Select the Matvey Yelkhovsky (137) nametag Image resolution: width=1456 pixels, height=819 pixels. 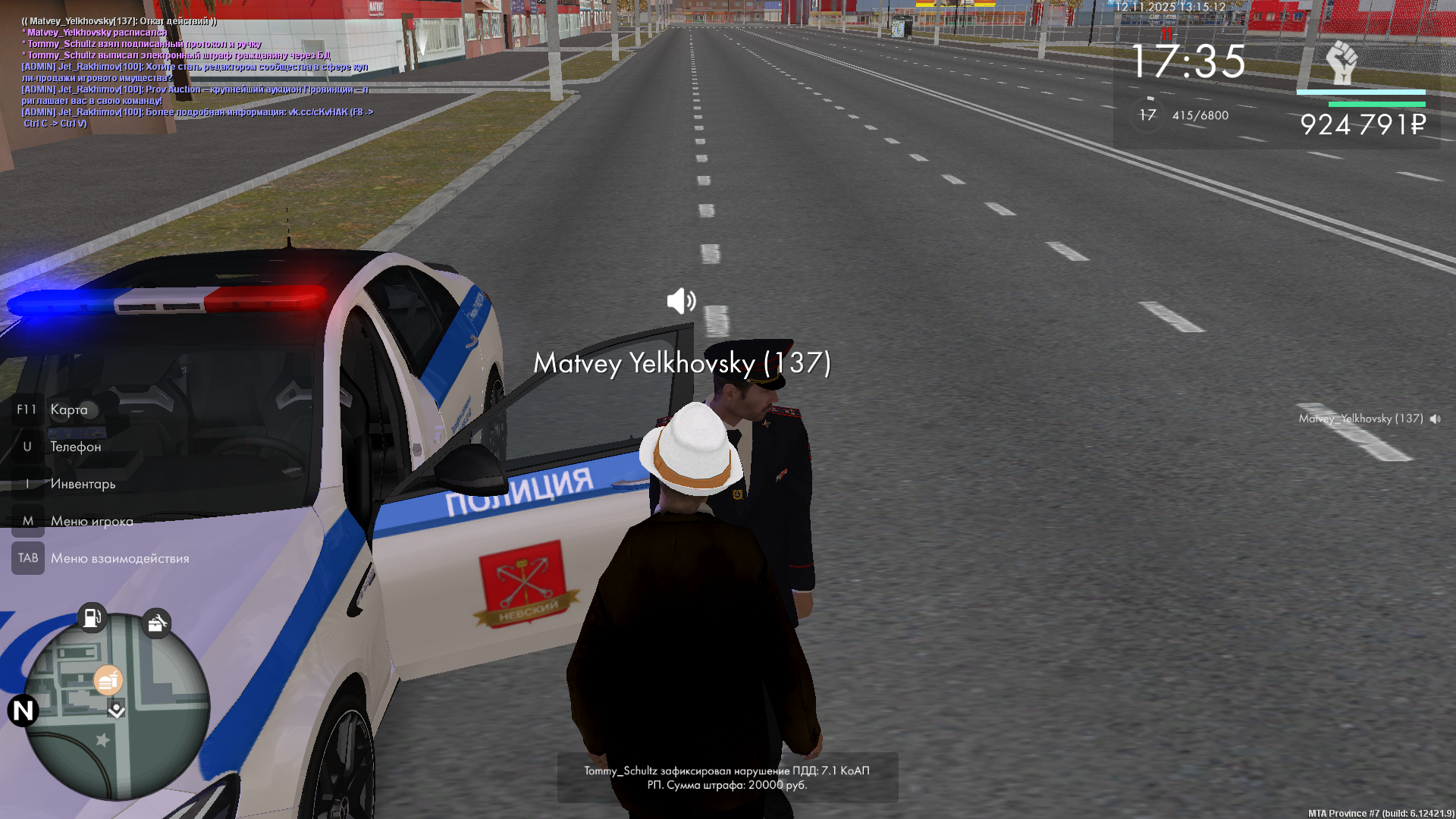[x=682, y=363]
